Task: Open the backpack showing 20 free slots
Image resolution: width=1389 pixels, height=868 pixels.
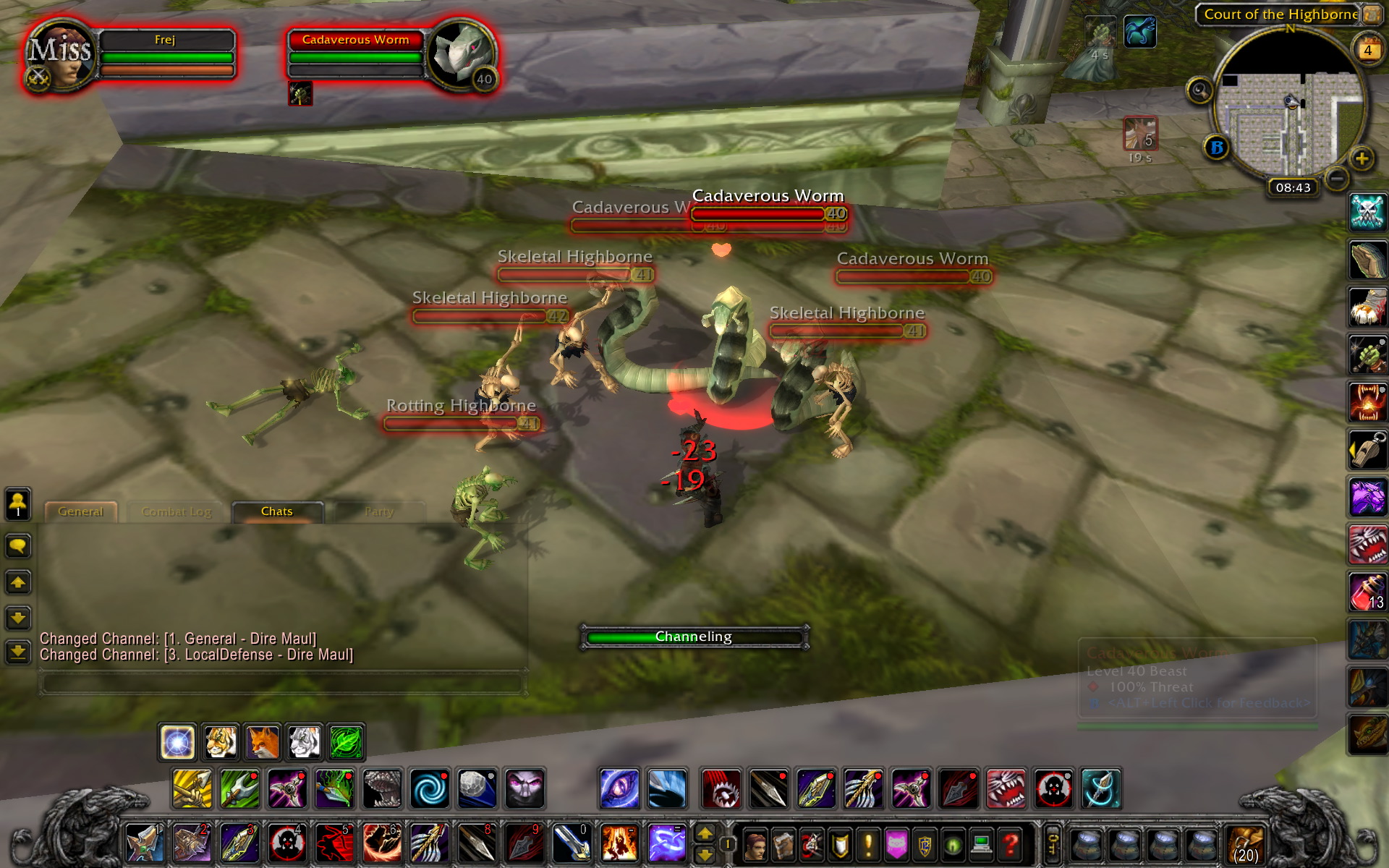Action: pyautogui.click(x=1244, y=843)
